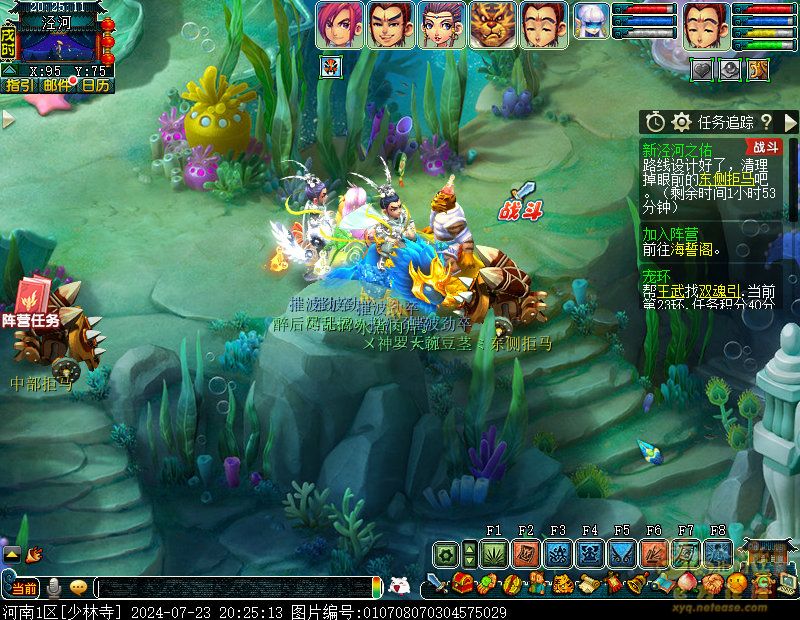This screenshot has height=620, width=800.
Task: Click the red 战斗 button in quest tracker
Action: [767, 147]
